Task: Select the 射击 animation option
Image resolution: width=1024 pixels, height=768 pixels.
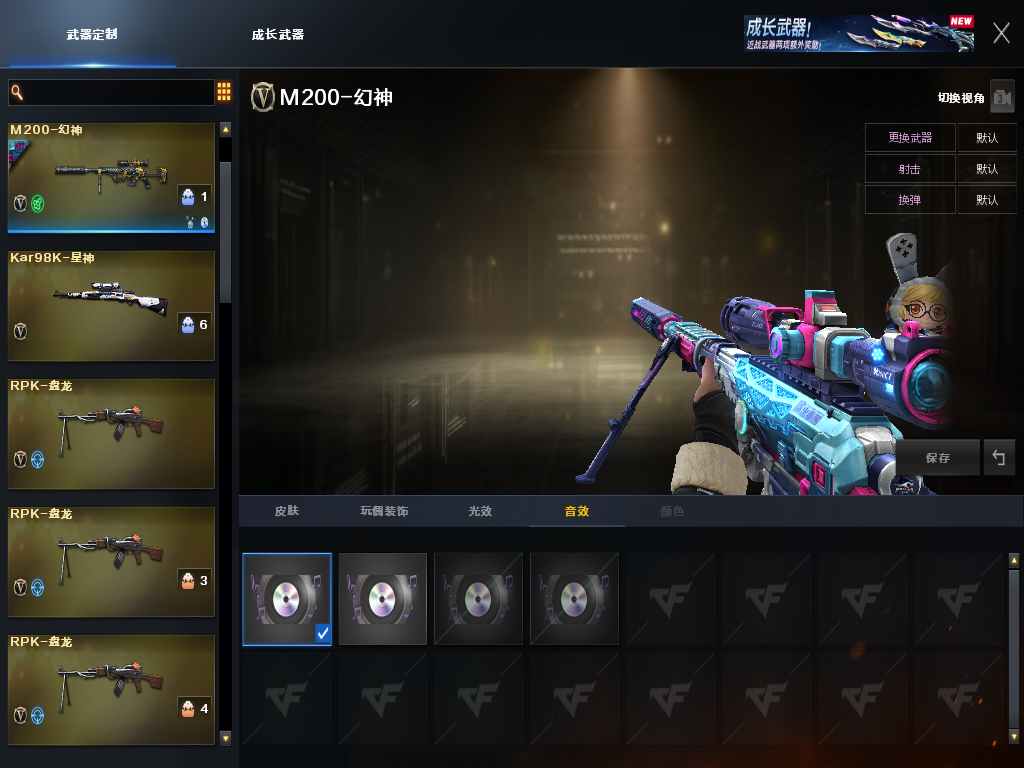Action: click(x=910, y=169)
